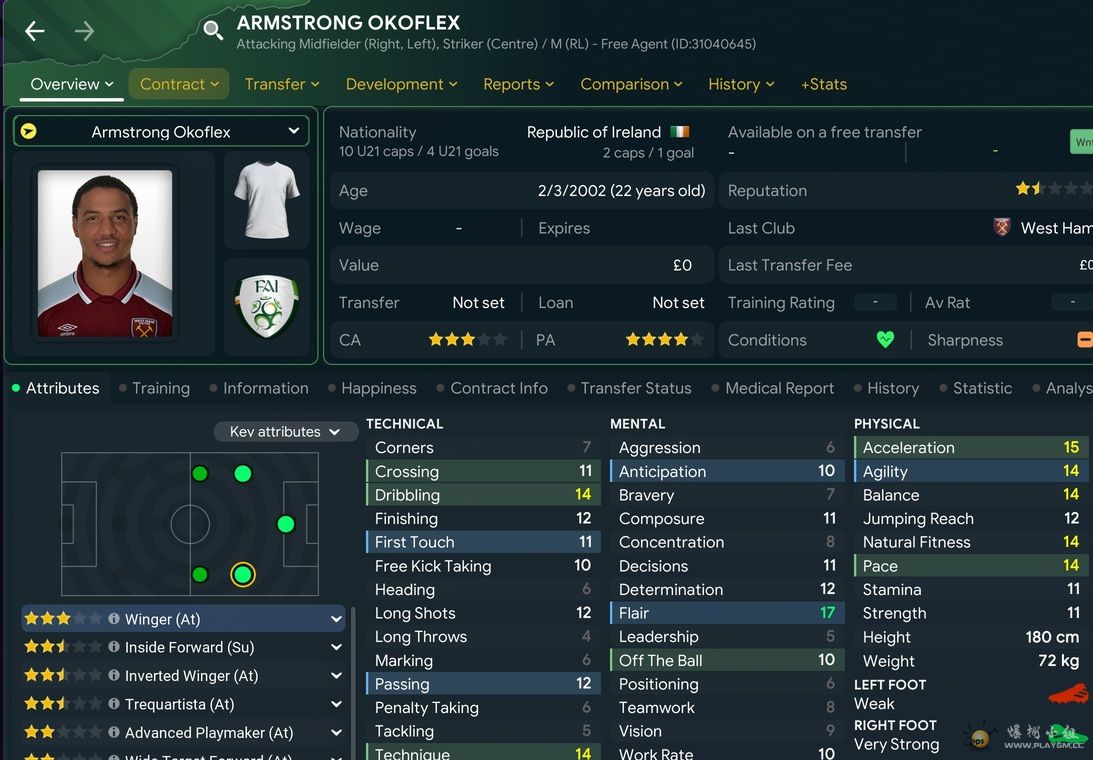The image size is (1093, 760).
Task: Switch to the Information tab
Action: pos(265,388)
